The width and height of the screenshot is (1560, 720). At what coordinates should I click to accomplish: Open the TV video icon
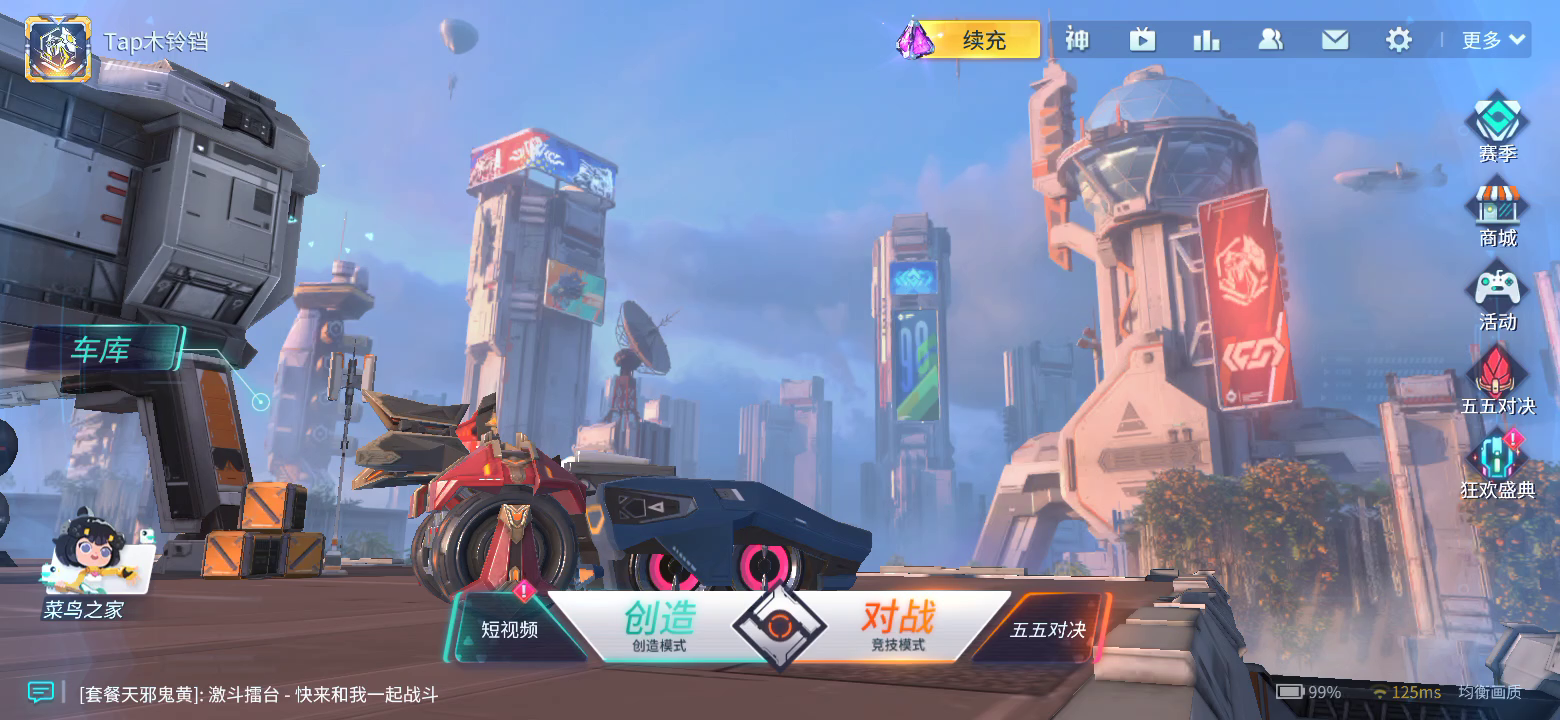tap(1142, 40)
